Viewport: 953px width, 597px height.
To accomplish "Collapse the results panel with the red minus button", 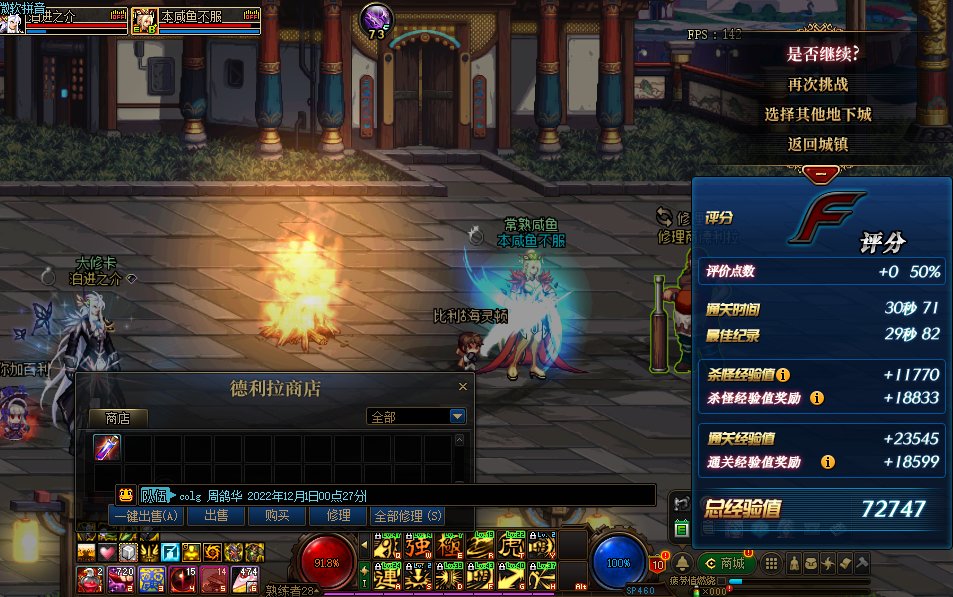I will (x=821, y=173).
